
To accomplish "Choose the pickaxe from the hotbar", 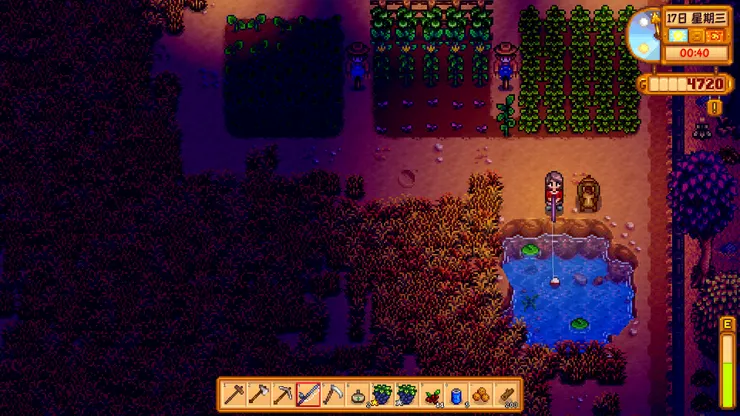I will [x=283, y=395].
